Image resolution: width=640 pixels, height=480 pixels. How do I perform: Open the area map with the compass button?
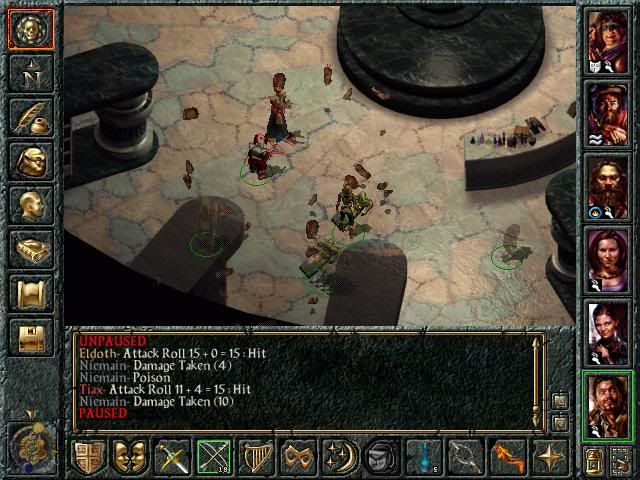click(x=30, y=72)
